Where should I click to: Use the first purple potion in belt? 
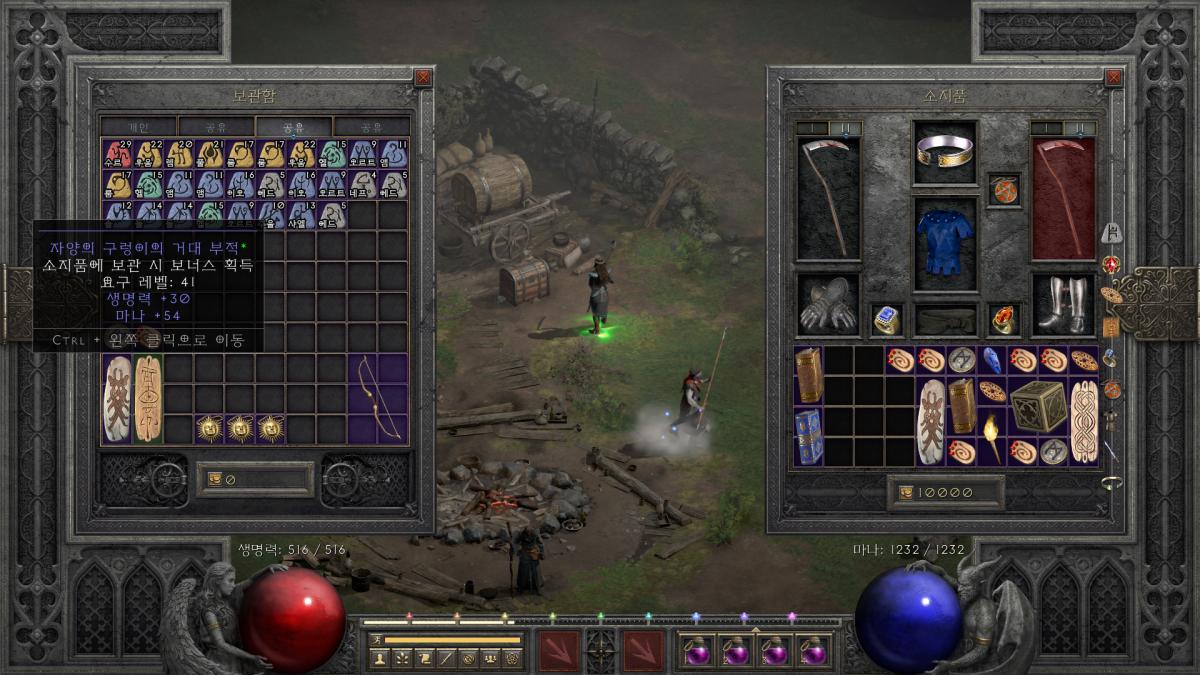(x=694, y=651)
